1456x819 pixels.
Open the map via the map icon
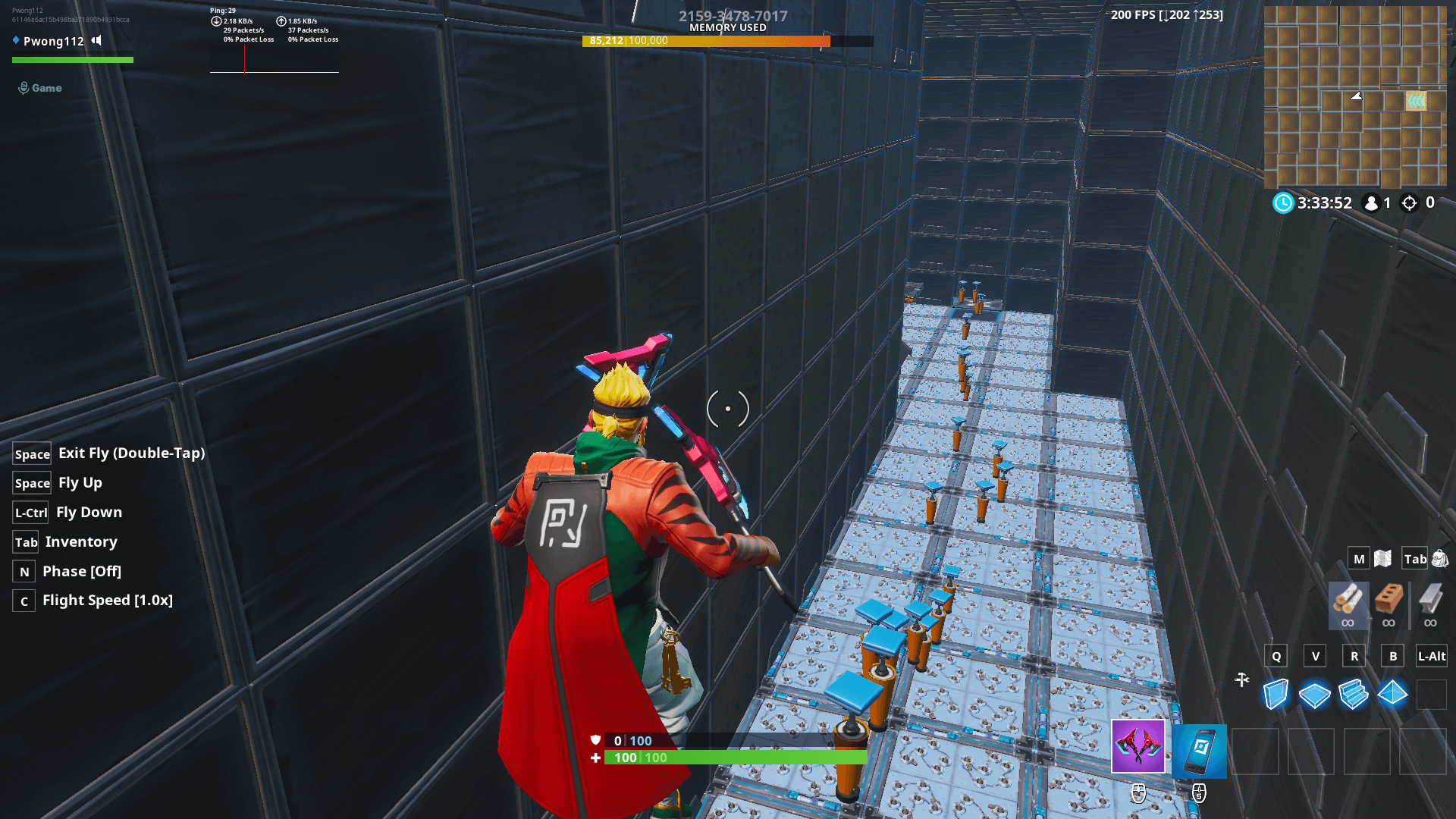click(x=1382, y=558)
